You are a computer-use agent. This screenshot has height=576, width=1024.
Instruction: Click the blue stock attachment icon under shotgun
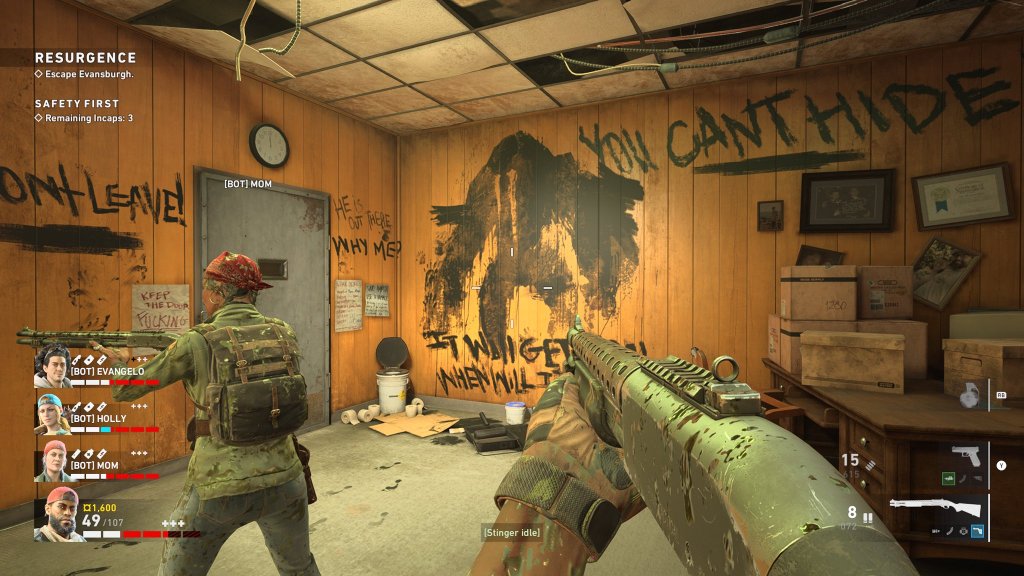coord(976,529)
